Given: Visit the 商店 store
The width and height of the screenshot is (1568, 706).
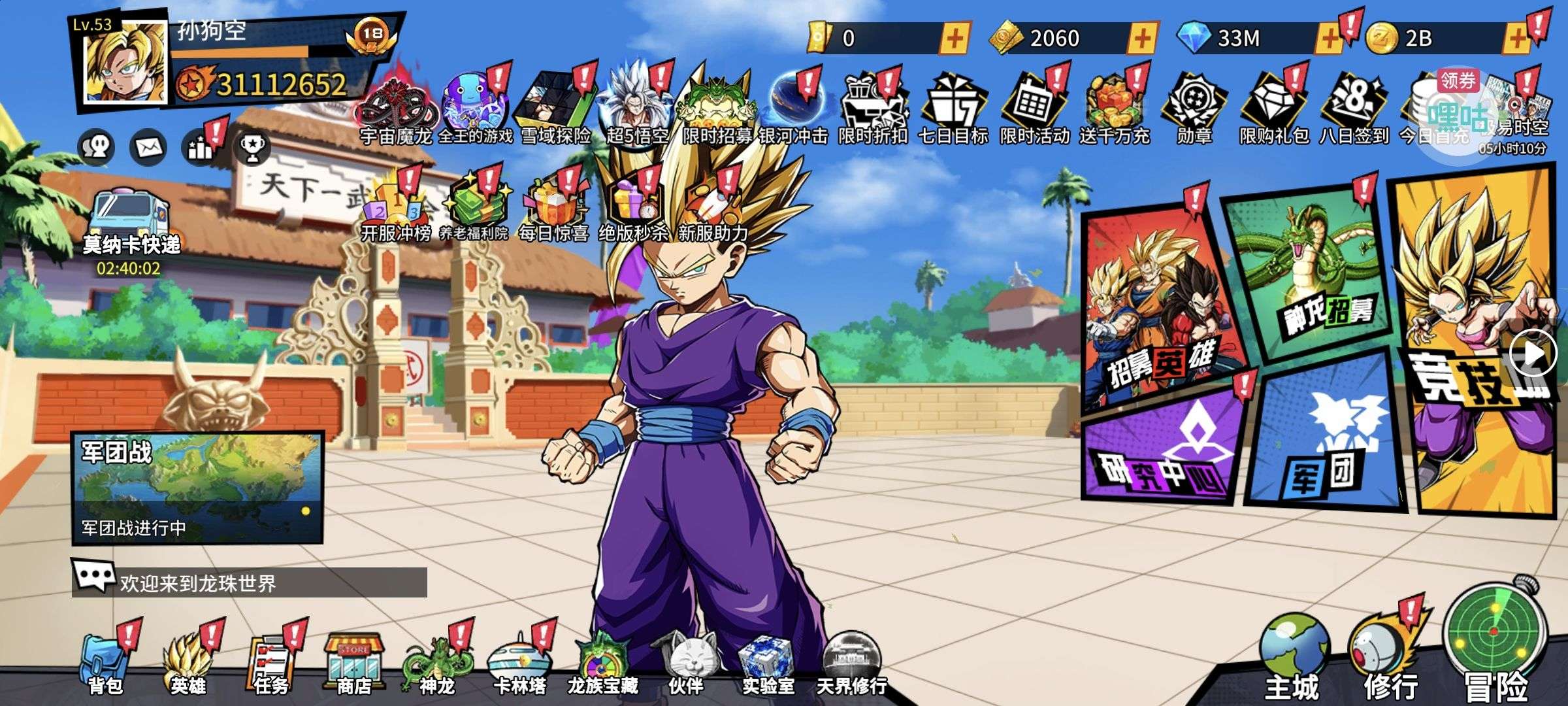Looking at the screenshot, I should pyautogui.click(x=353, y=664).
